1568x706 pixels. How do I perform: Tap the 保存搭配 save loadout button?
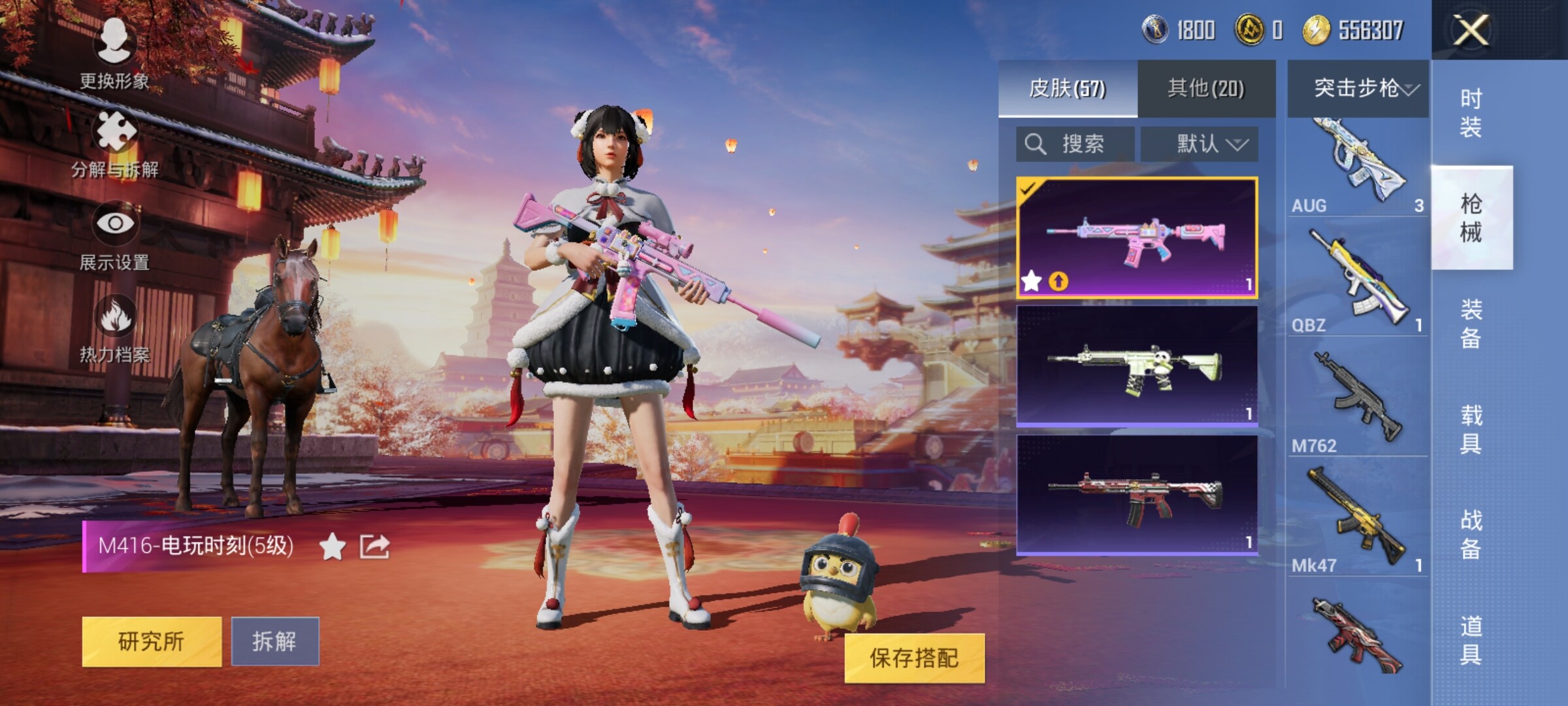914,658
